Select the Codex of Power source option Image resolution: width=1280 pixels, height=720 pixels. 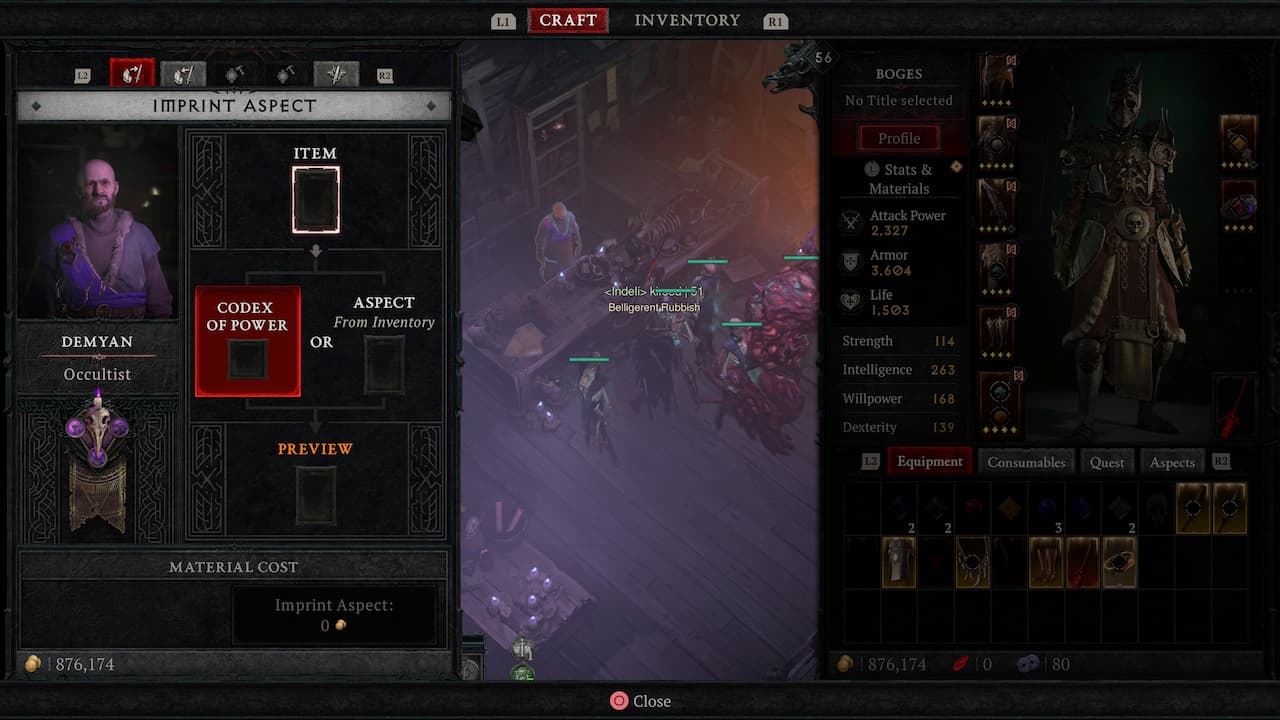[247, 341]
